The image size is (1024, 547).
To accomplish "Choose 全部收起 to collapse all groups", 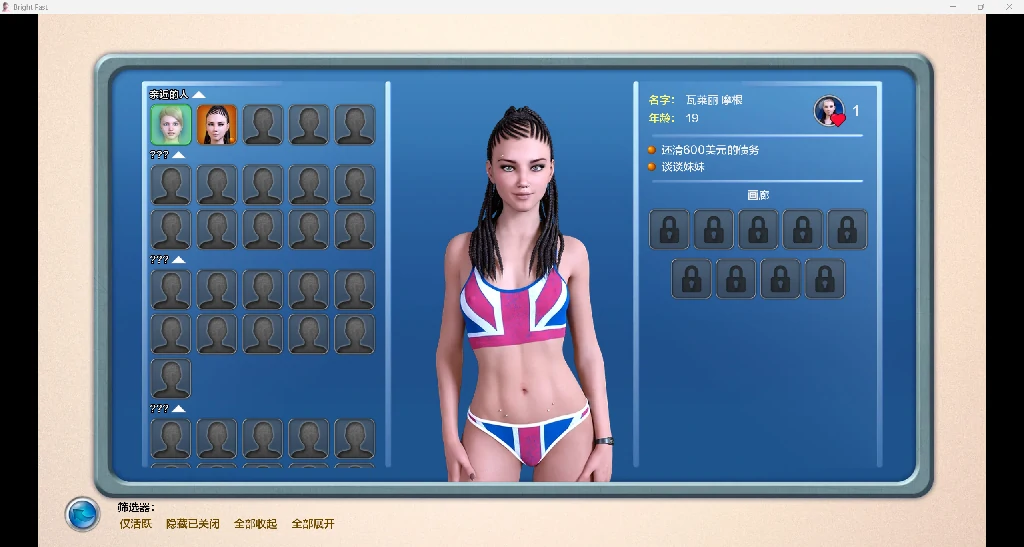I will (255, 524).
